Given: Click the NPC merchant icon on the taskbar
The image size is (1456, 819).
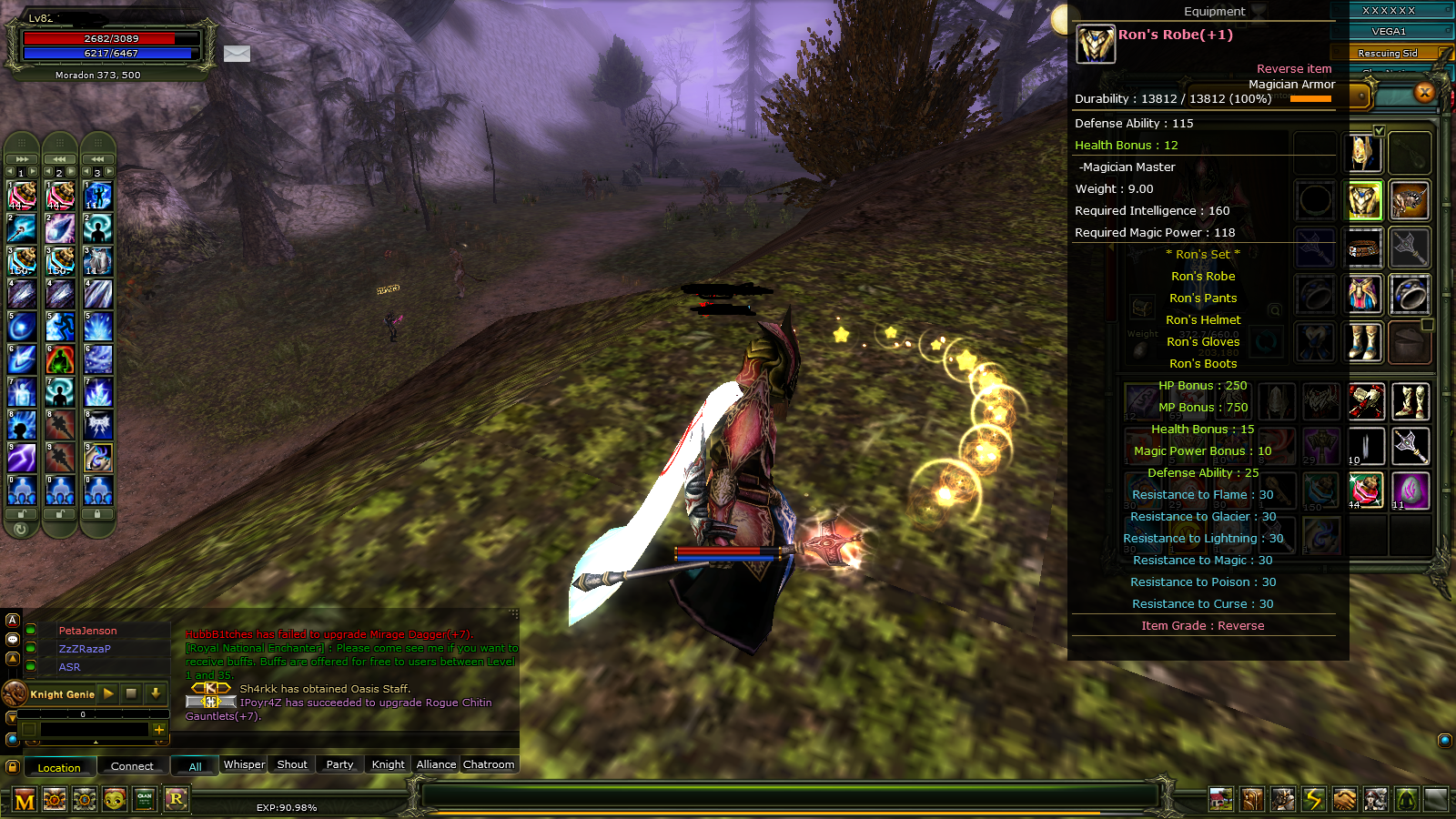Looking at the screenshot, I should pos(1375,798).
